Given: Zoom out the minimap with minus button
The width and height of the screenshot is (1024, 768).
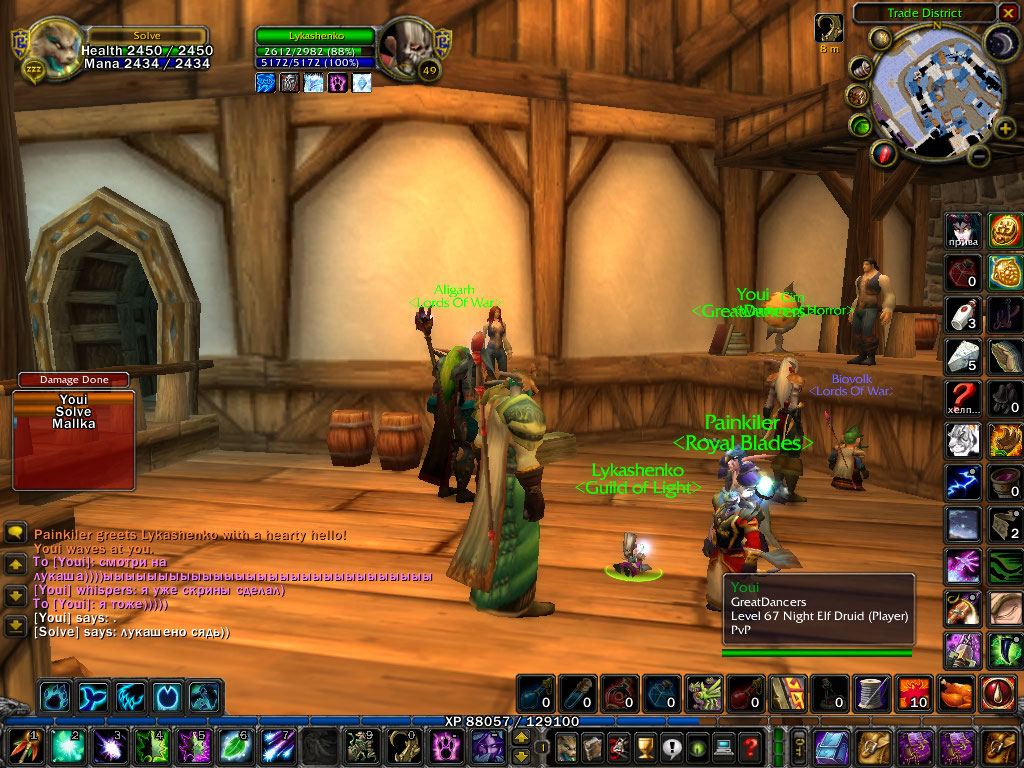Looking at the screenshot, I should pos(980,157).
